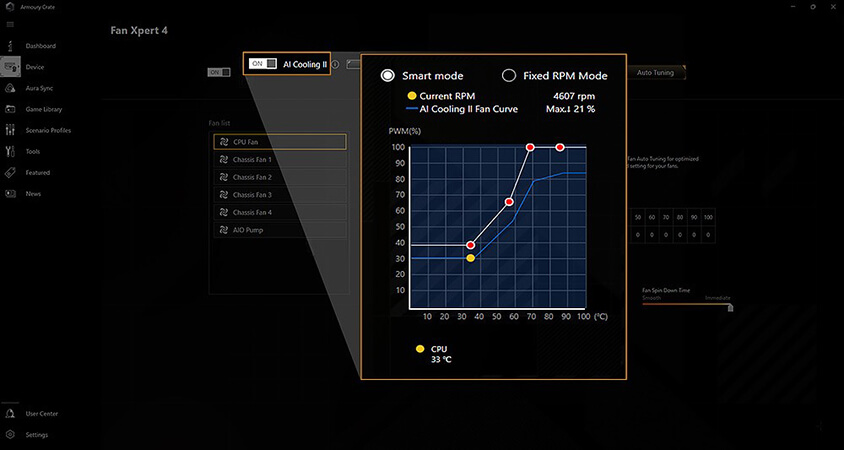Toggle the AI Cooling II switch
The image size is (844, 450).
coord(263,64)
